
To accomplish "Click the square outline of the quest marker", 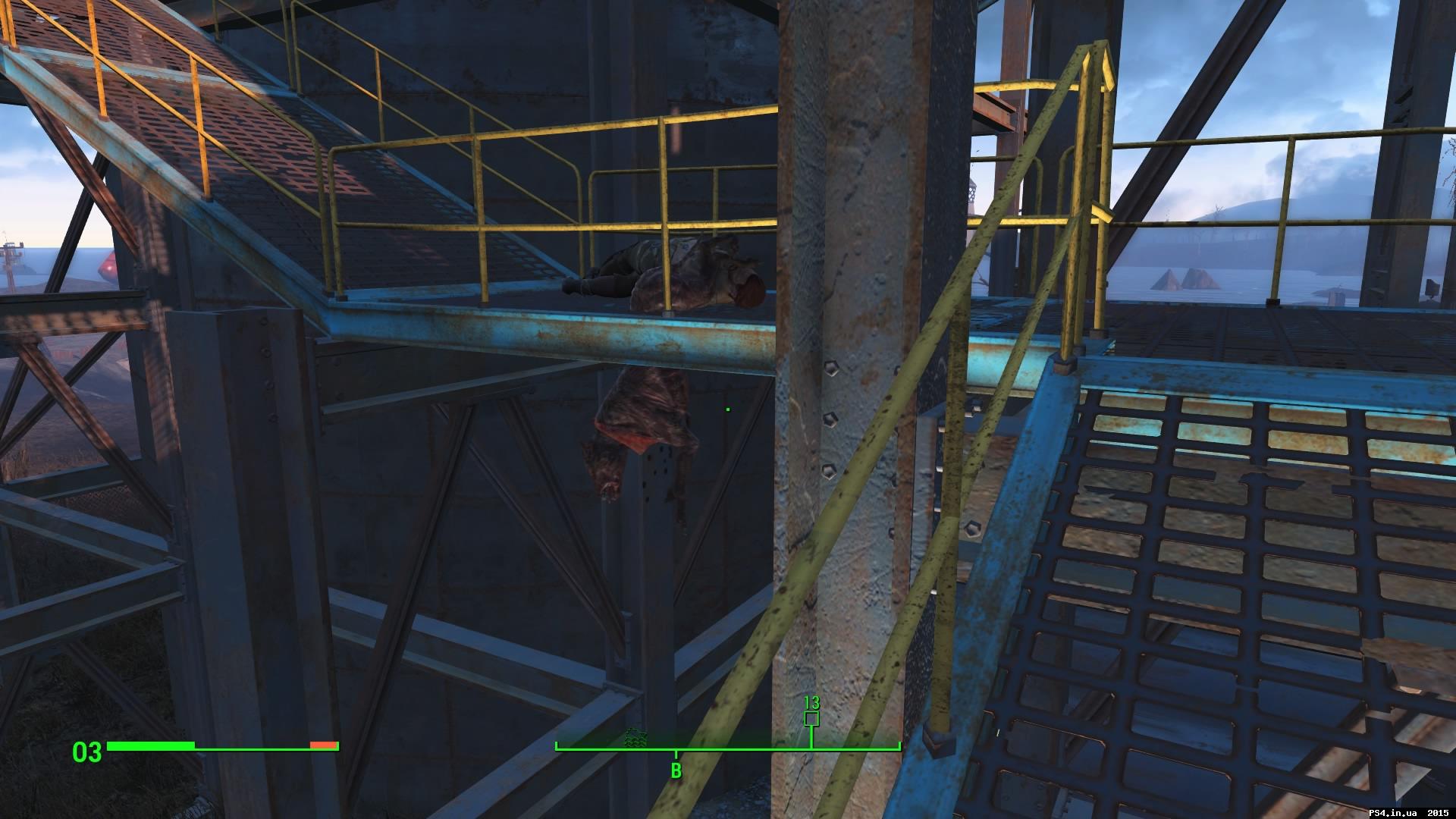I will [x=811, y=718].
